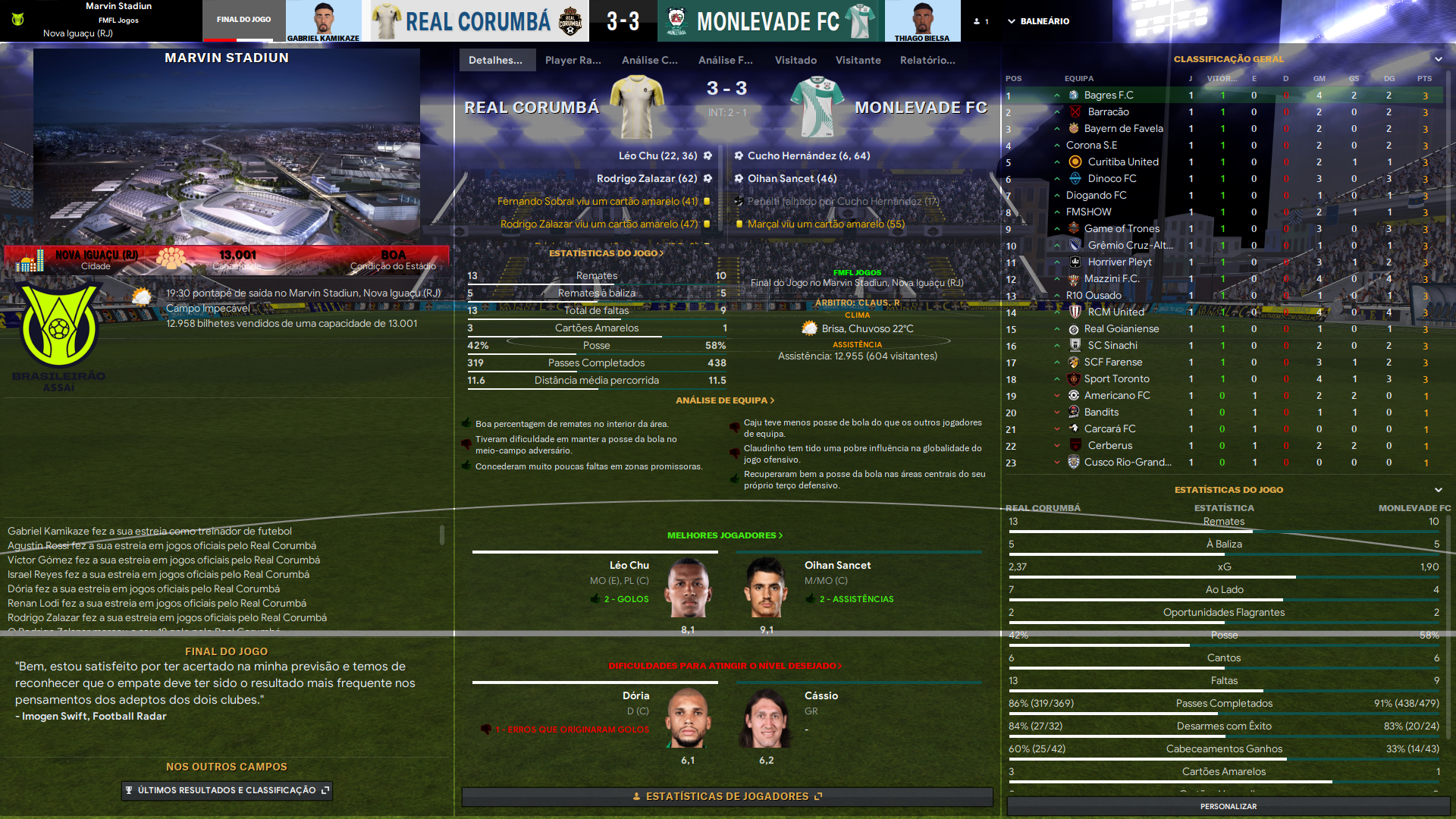Select Sport Toronto row in the table
Screen dimensions: 1456x819
tap(1116, 379)
